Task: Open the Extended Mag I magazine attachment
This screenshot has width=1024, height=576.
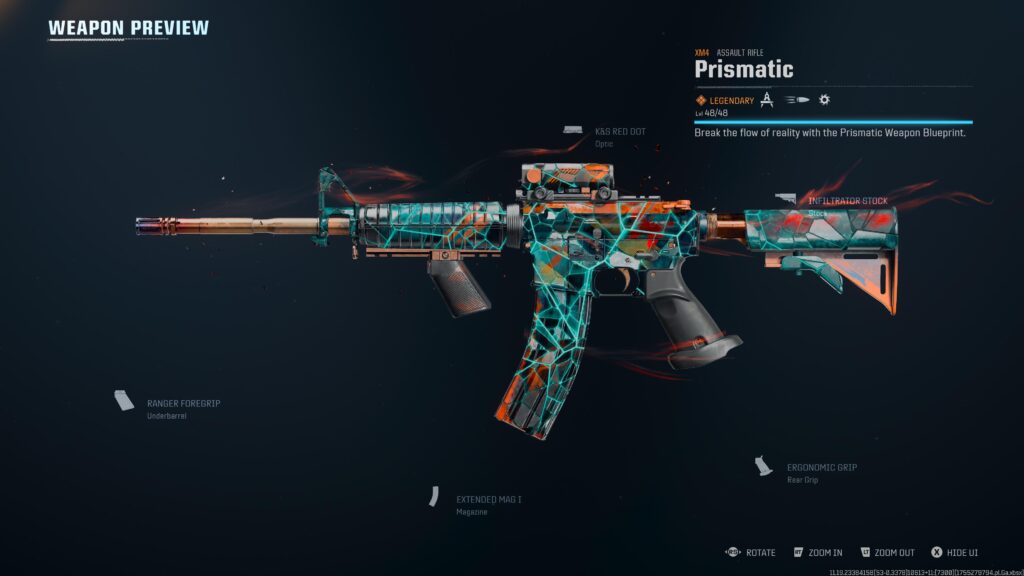Action: [488, 499]
